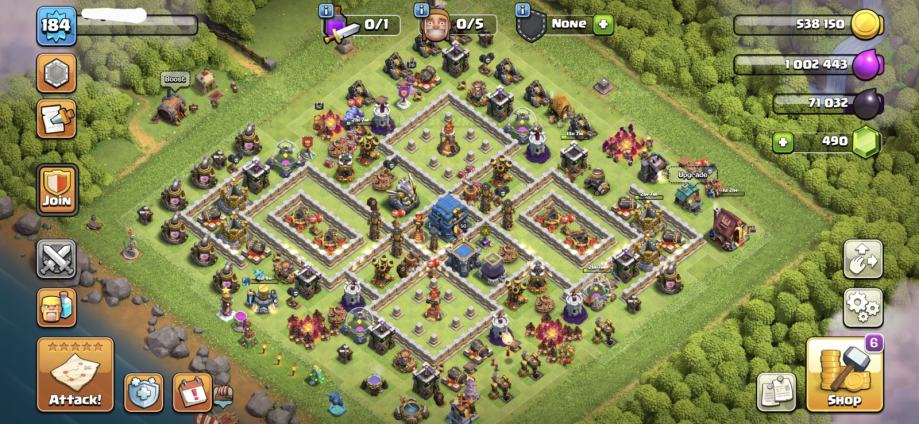This screenshot has width=919, height=424.
Task: Add a shield with the plus button
Action: [602, 23]
